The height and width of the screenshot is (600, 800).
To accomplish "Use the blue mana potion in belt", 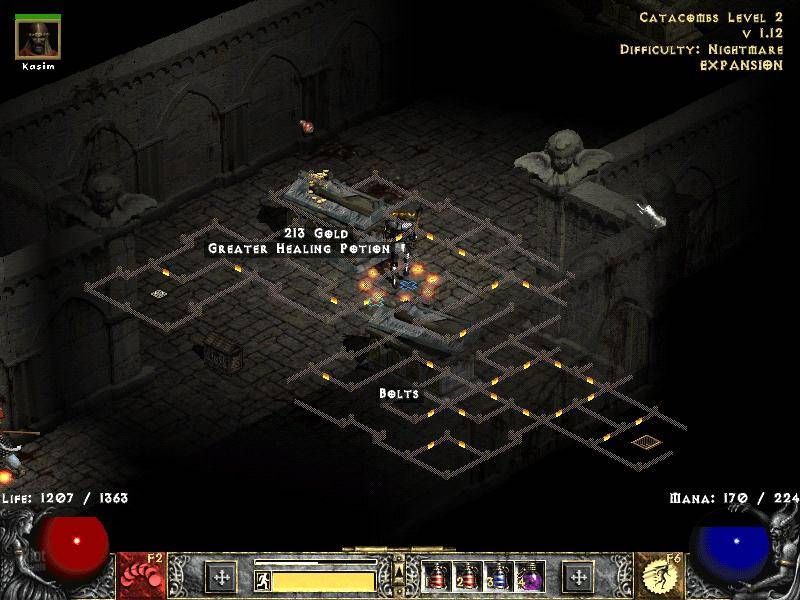I will coord(502,576).
